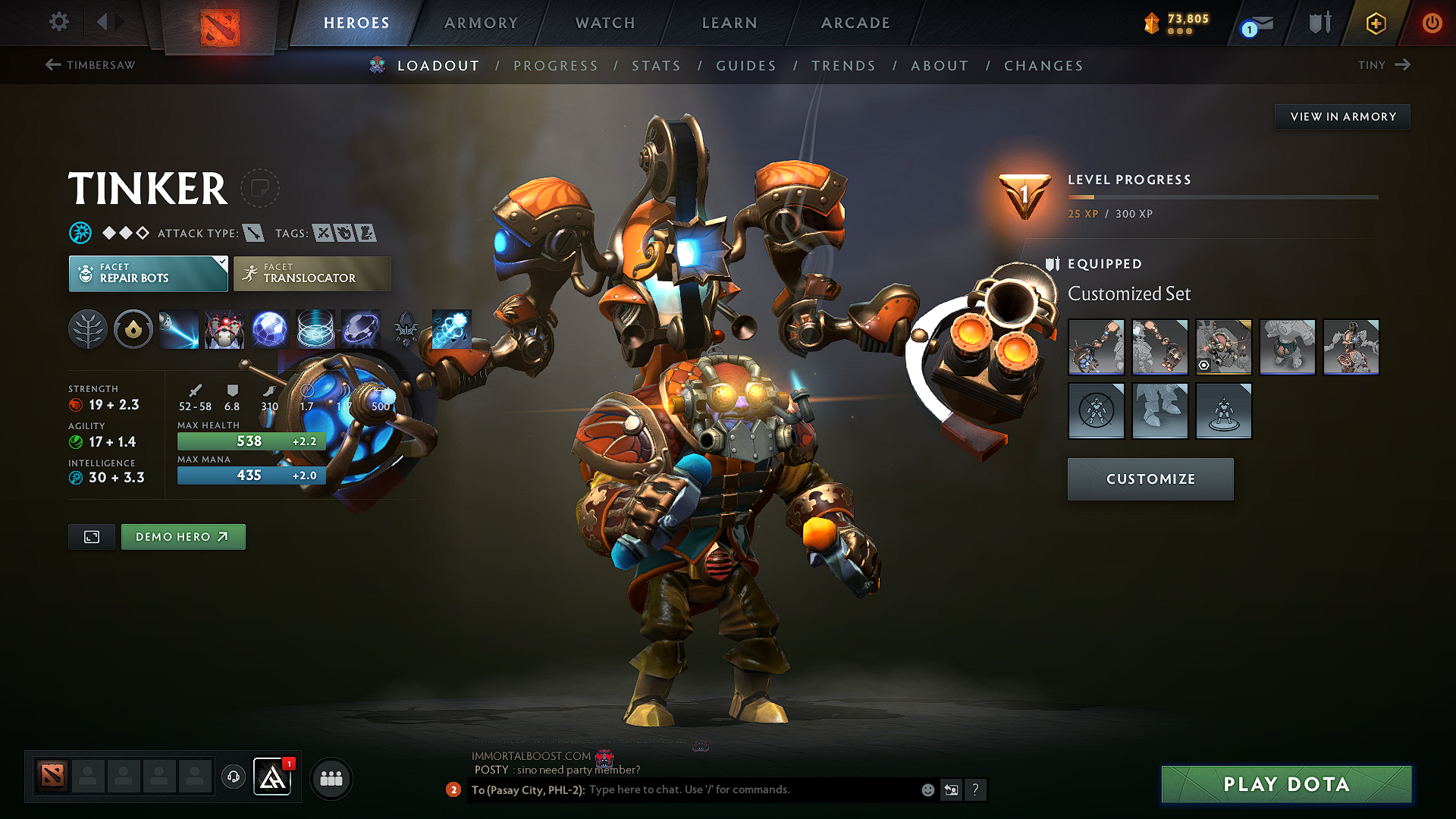Open the team finder people dropdown
The width and height of the screenshot is (1456, 819).
coord(331,777)
